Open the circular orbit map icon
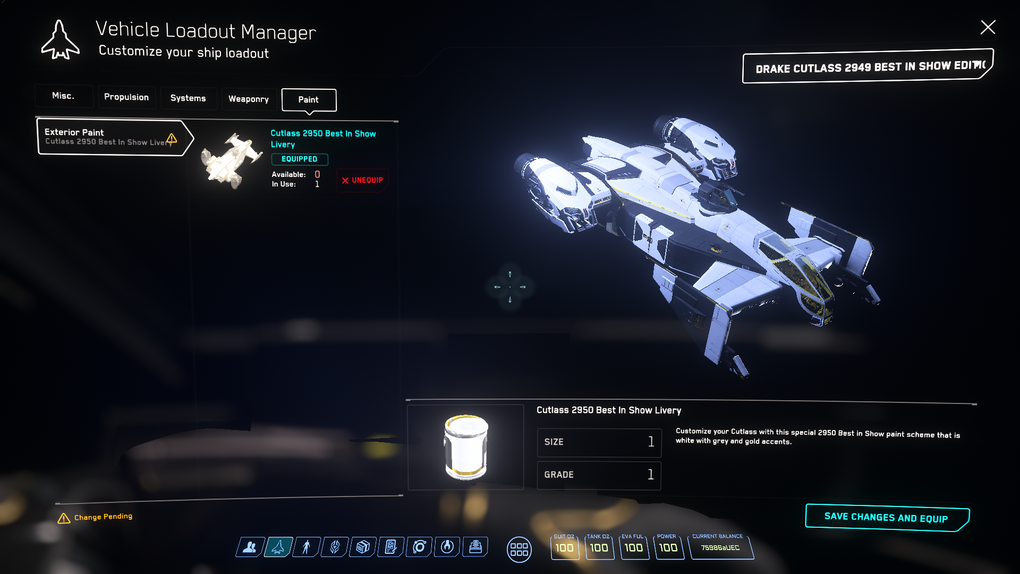 (x=420, y=547)
